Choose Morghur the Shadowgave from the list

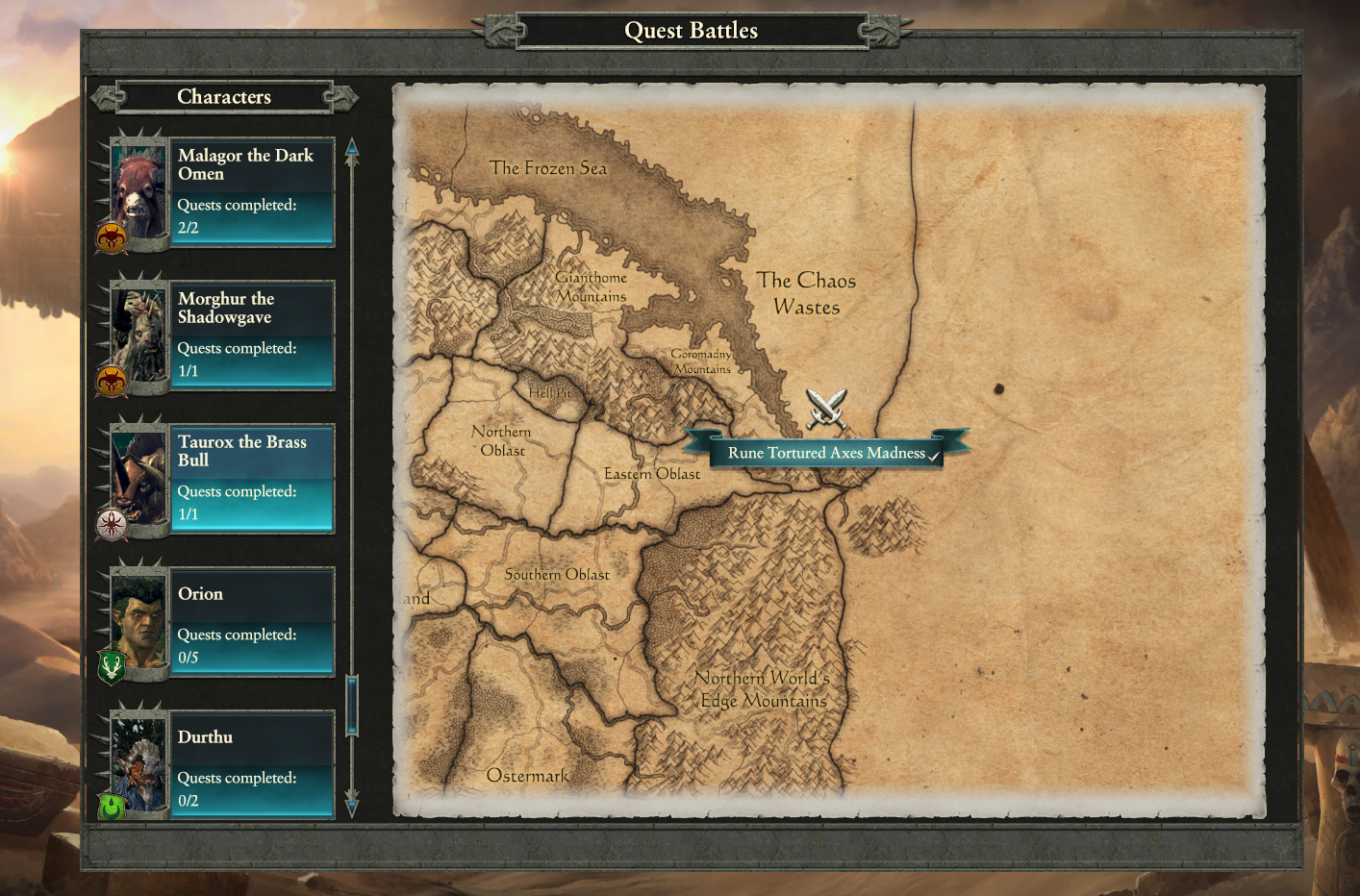tap(252, 336)
